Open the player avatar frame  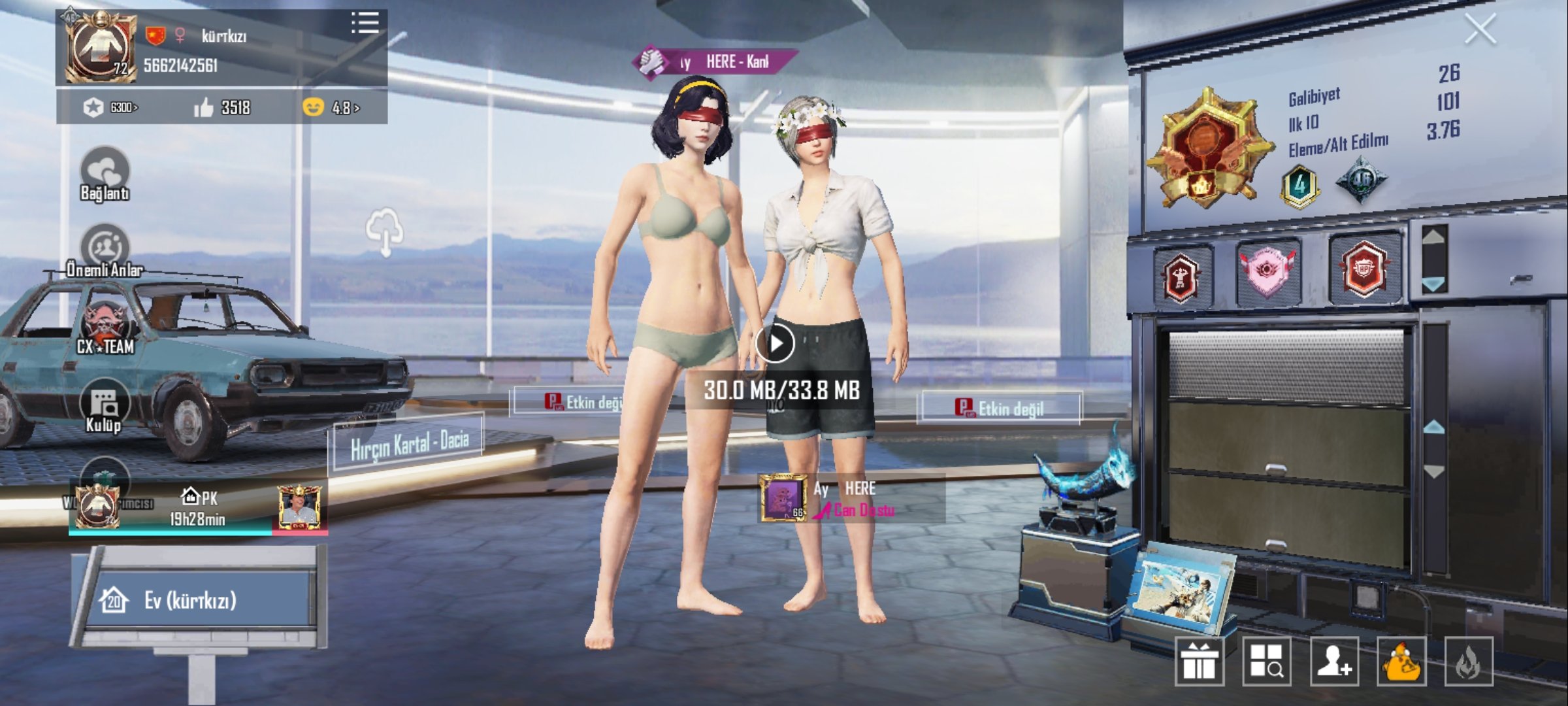coord(102,47)
